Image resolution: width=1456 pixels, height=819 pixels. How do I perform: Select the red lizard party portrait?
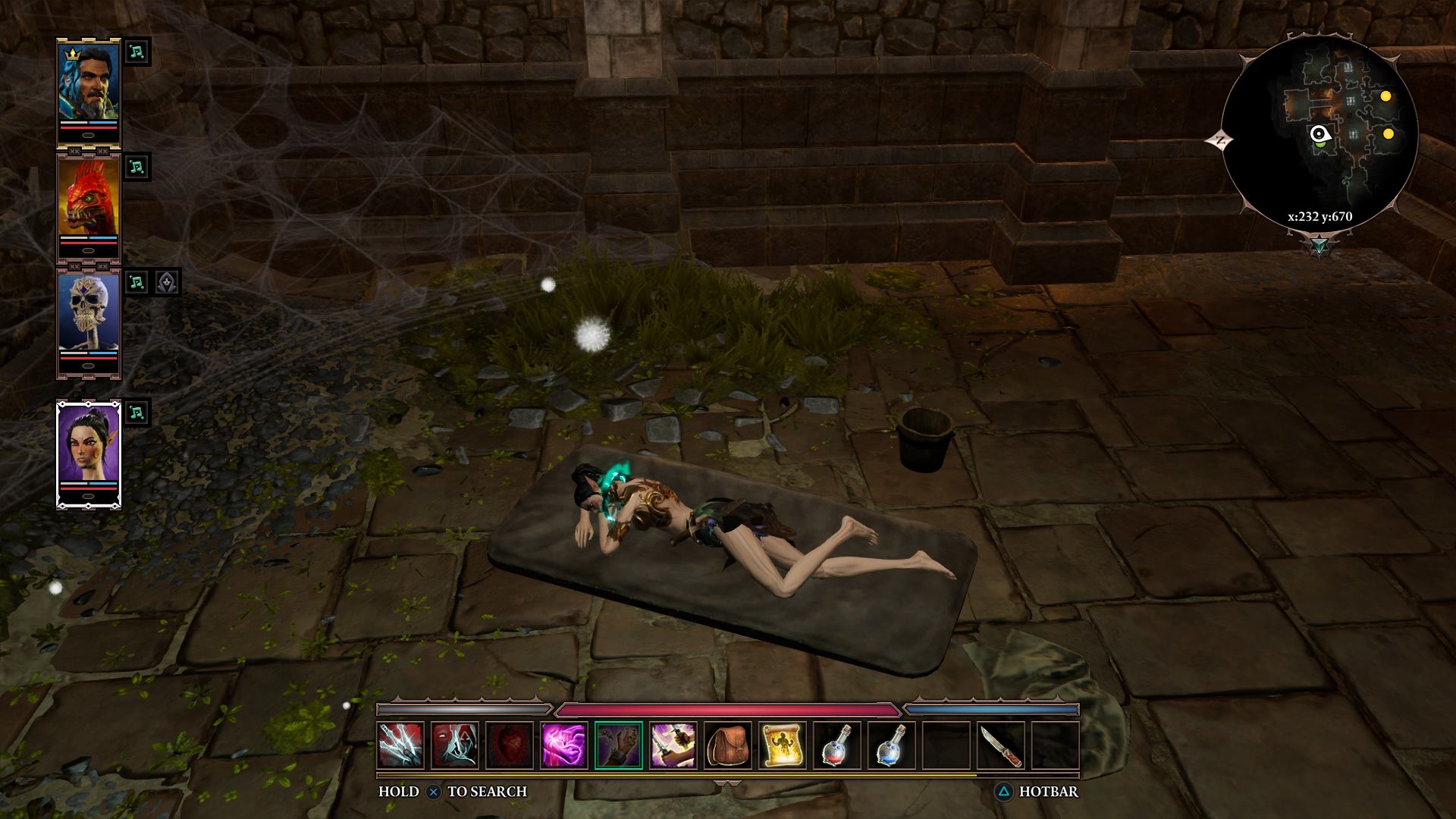[89, 196]
